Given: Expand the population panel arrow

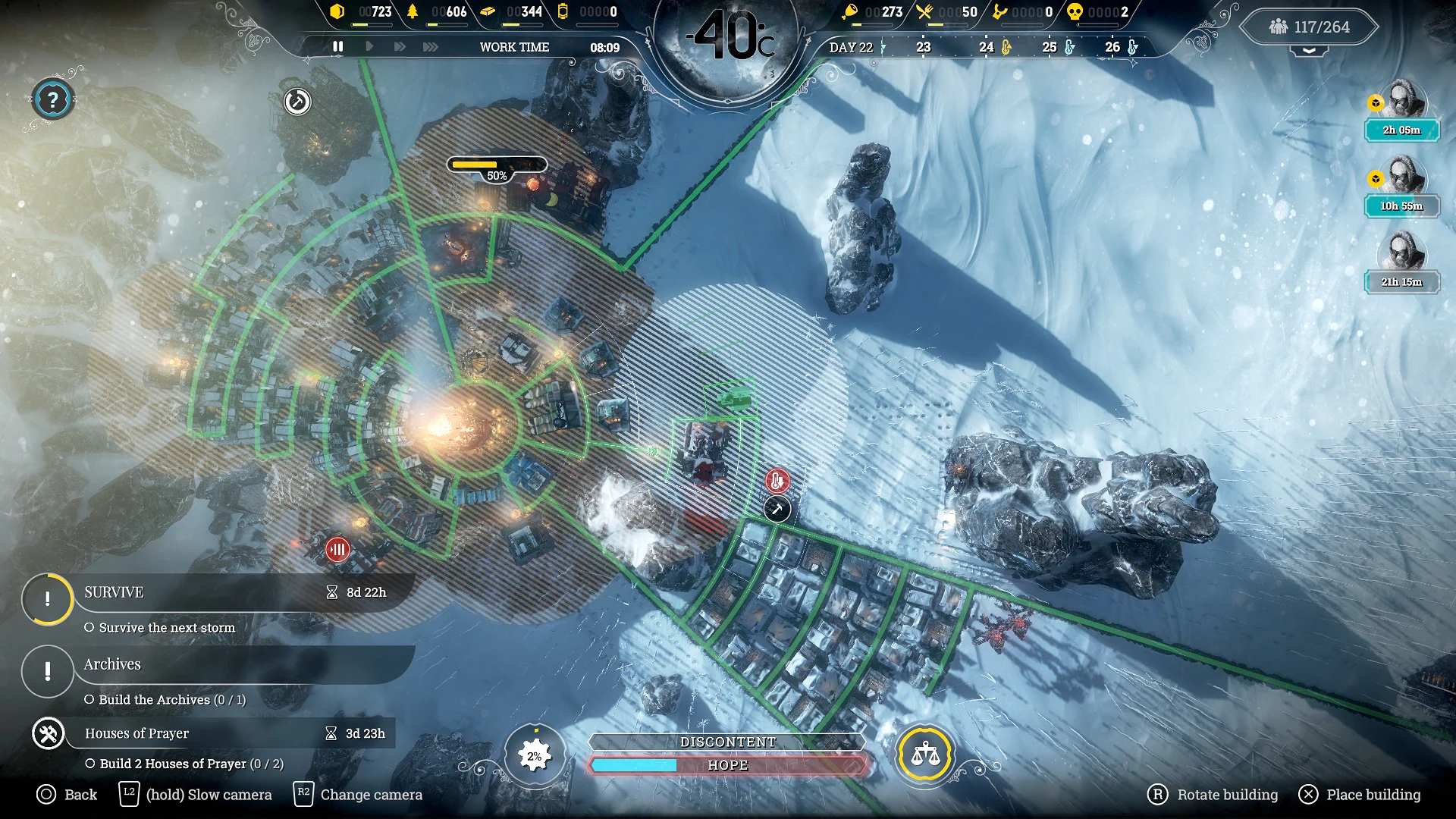Looking at the screenshot, I should [1310, 52].
